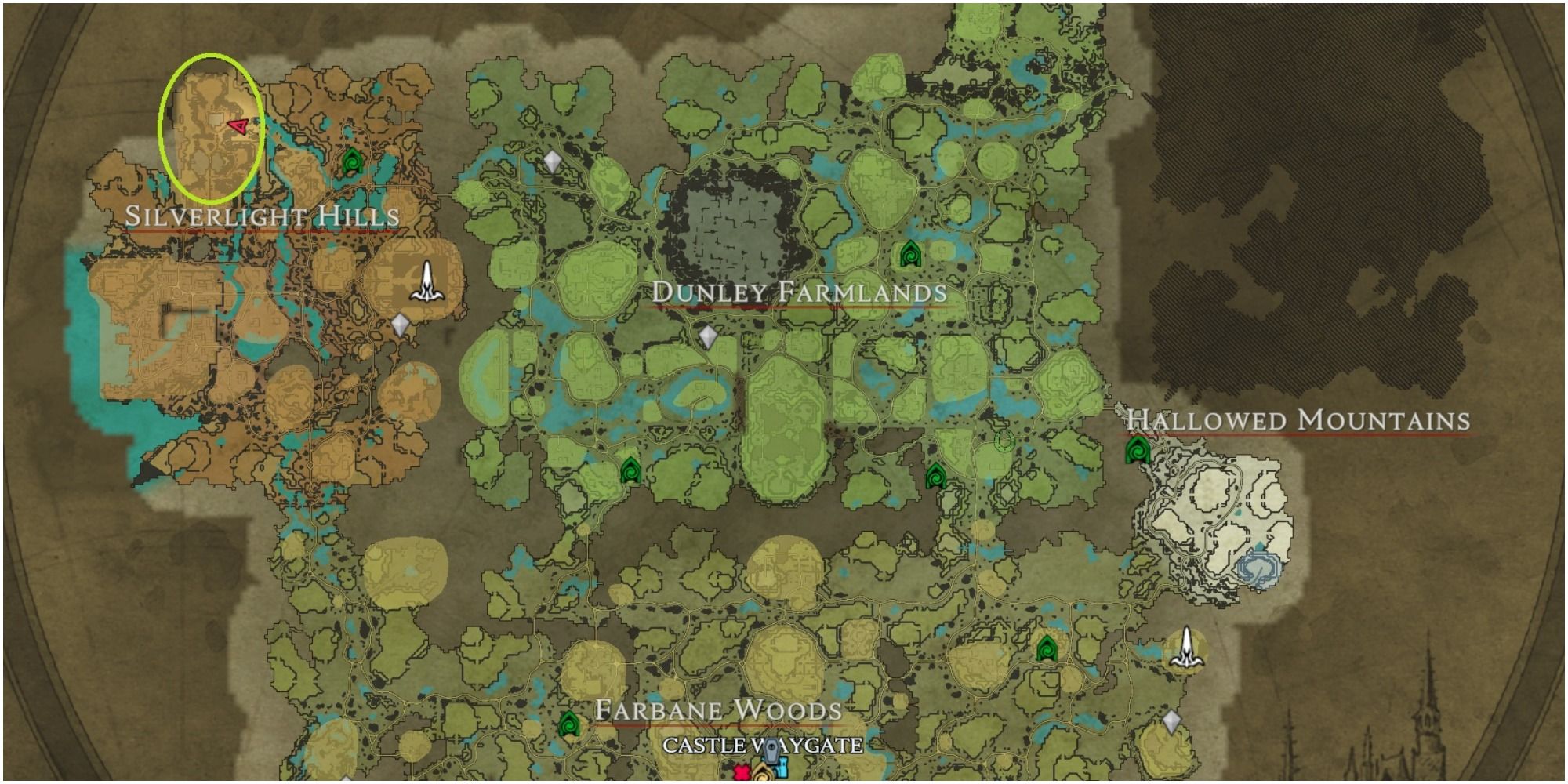This screenshot has height=784, width=1568.
Task: Select the gray coffin icon at Castle Waygate
Action: (x=771, y=751)
